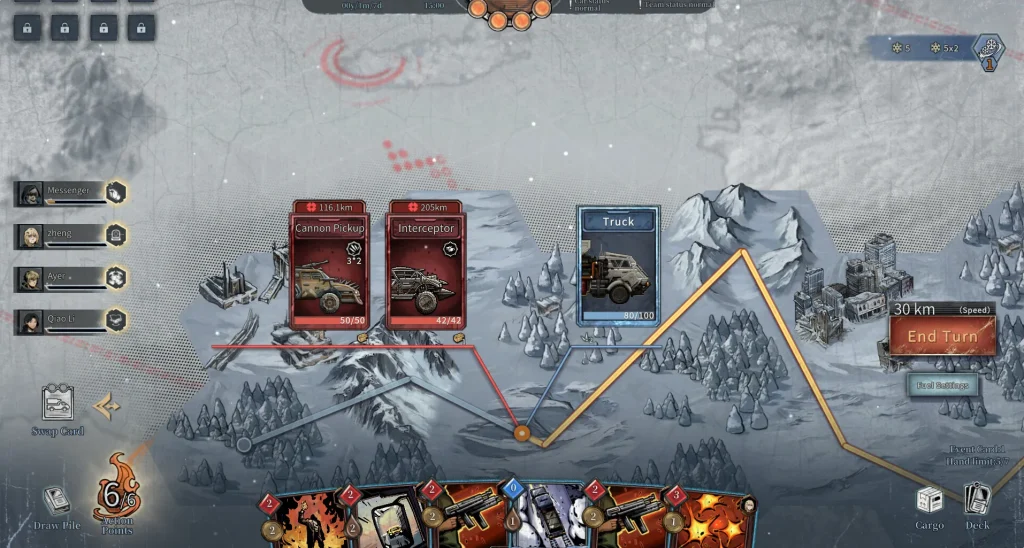Select your Truck vehicle card
The image size is (1024, 548).
point(618,265)
